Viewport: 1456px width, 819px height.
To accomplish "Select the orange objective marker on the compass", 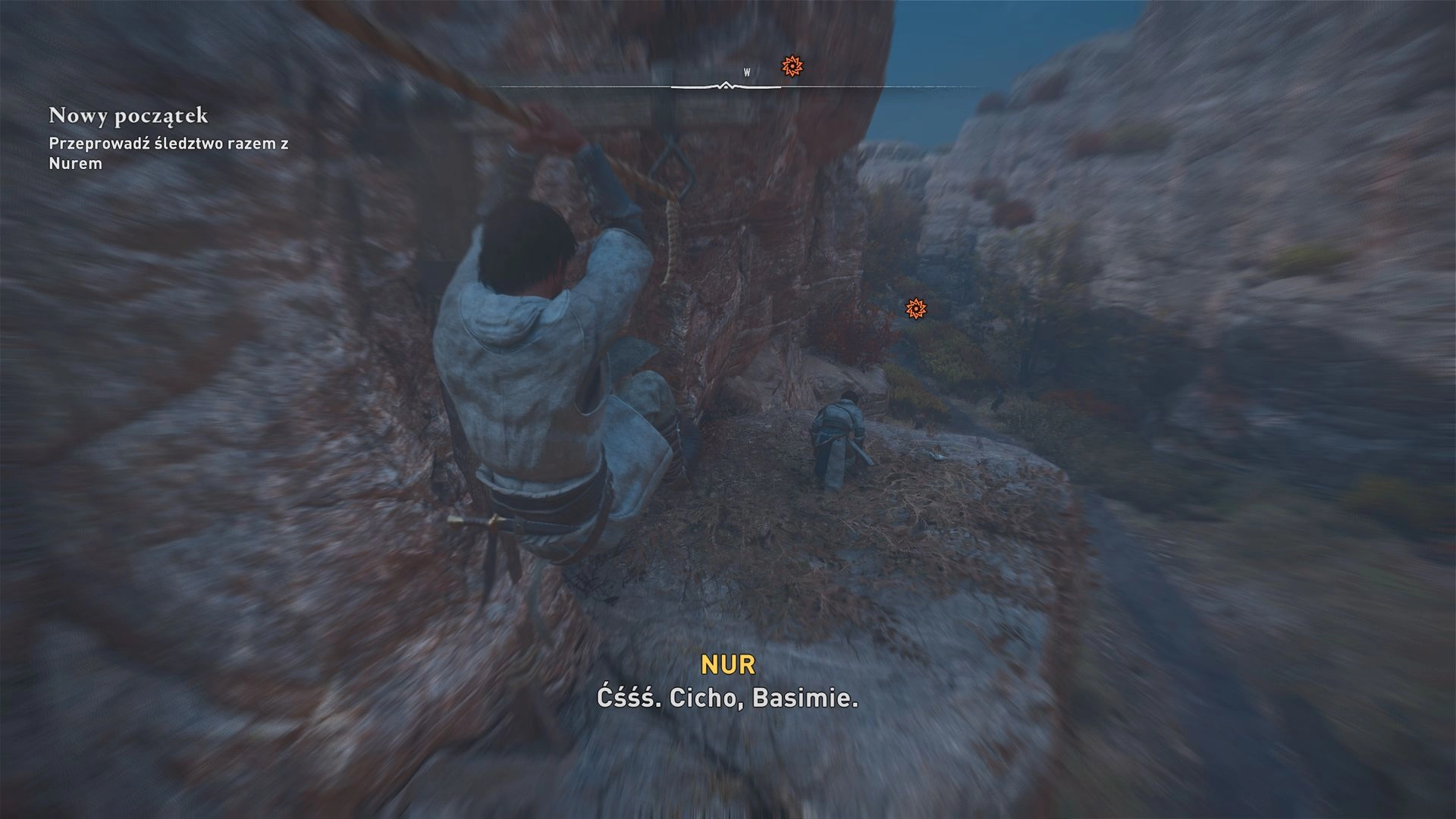I will tap(792, 67).
